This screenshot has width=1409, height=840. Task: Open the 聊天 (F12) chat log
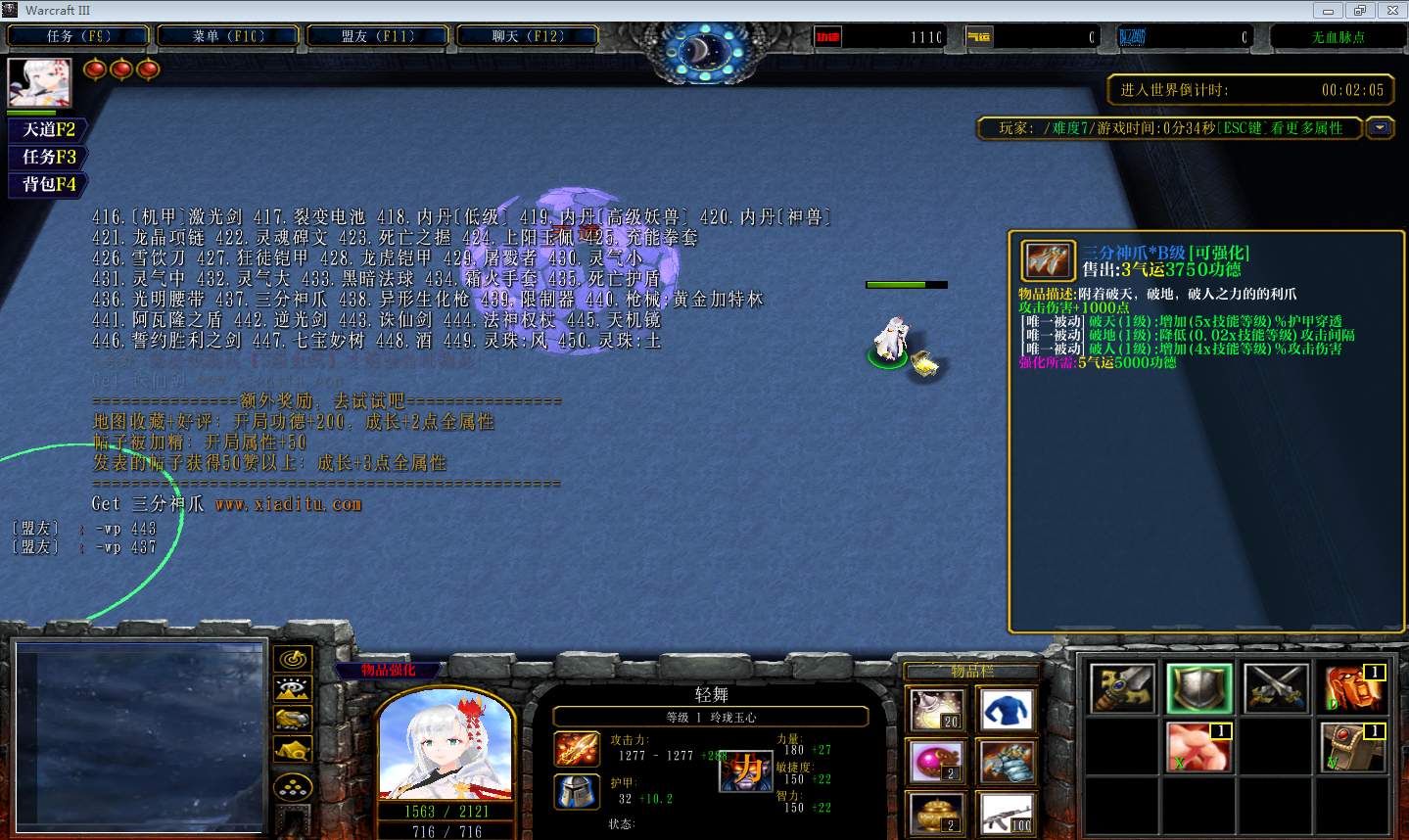tap(528, 36)
